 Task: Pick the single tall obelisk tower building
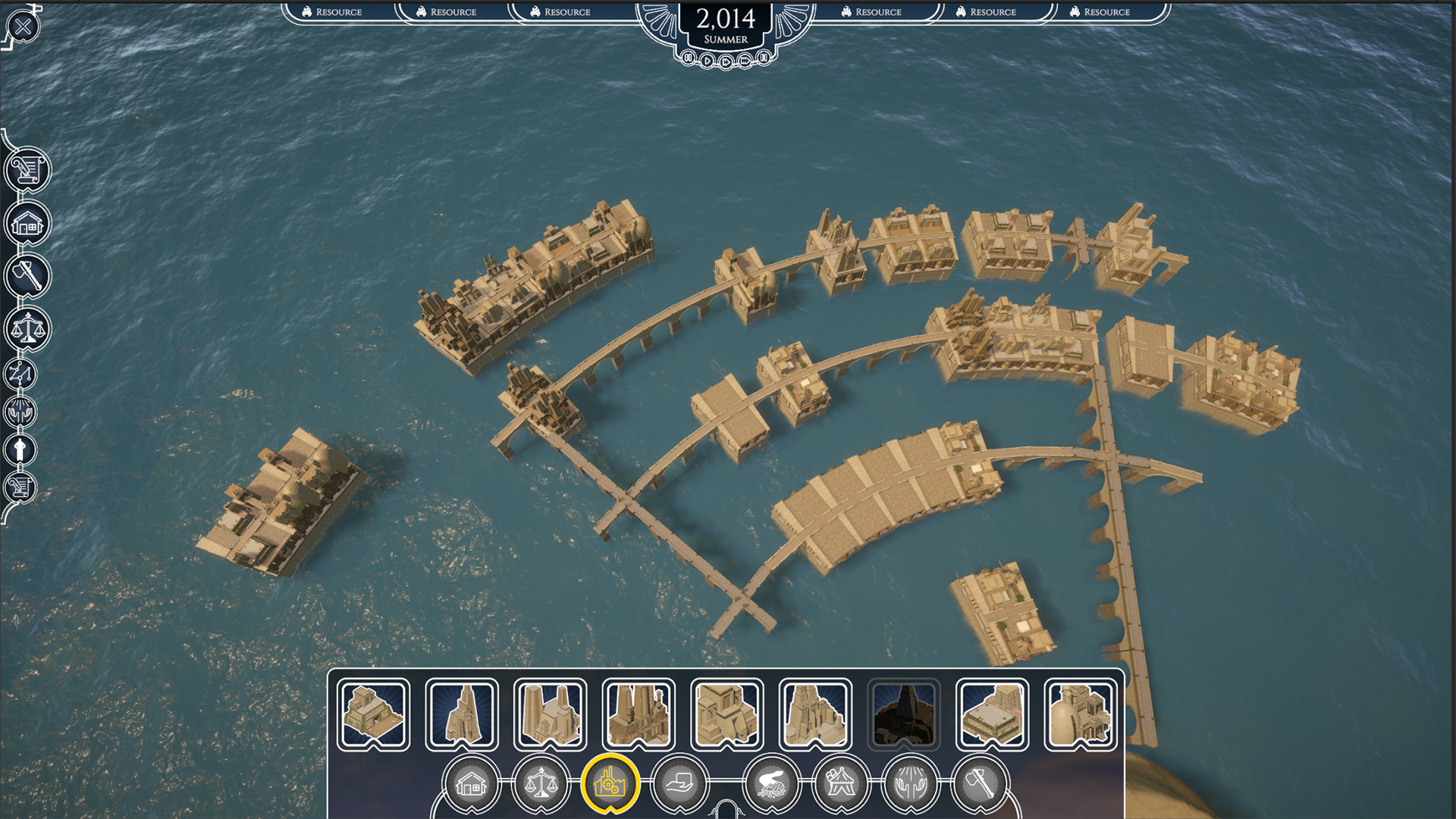point(462,714)
